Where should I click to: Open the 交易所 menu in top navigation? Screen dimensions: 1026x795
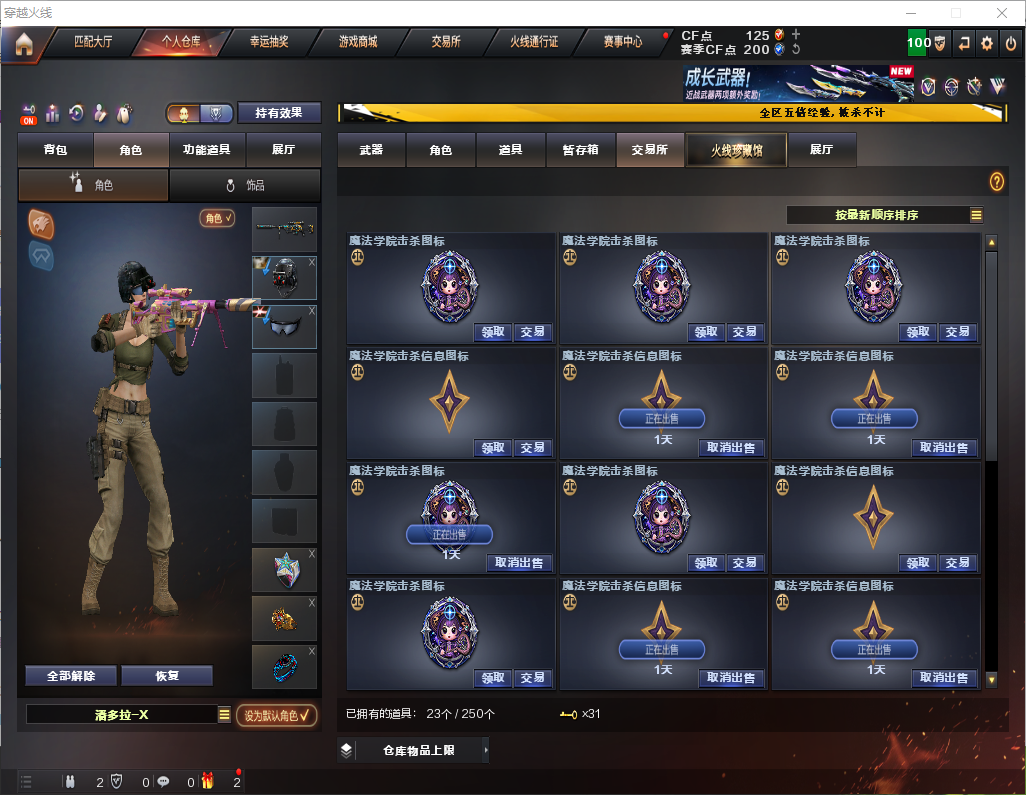click(446, 43)
